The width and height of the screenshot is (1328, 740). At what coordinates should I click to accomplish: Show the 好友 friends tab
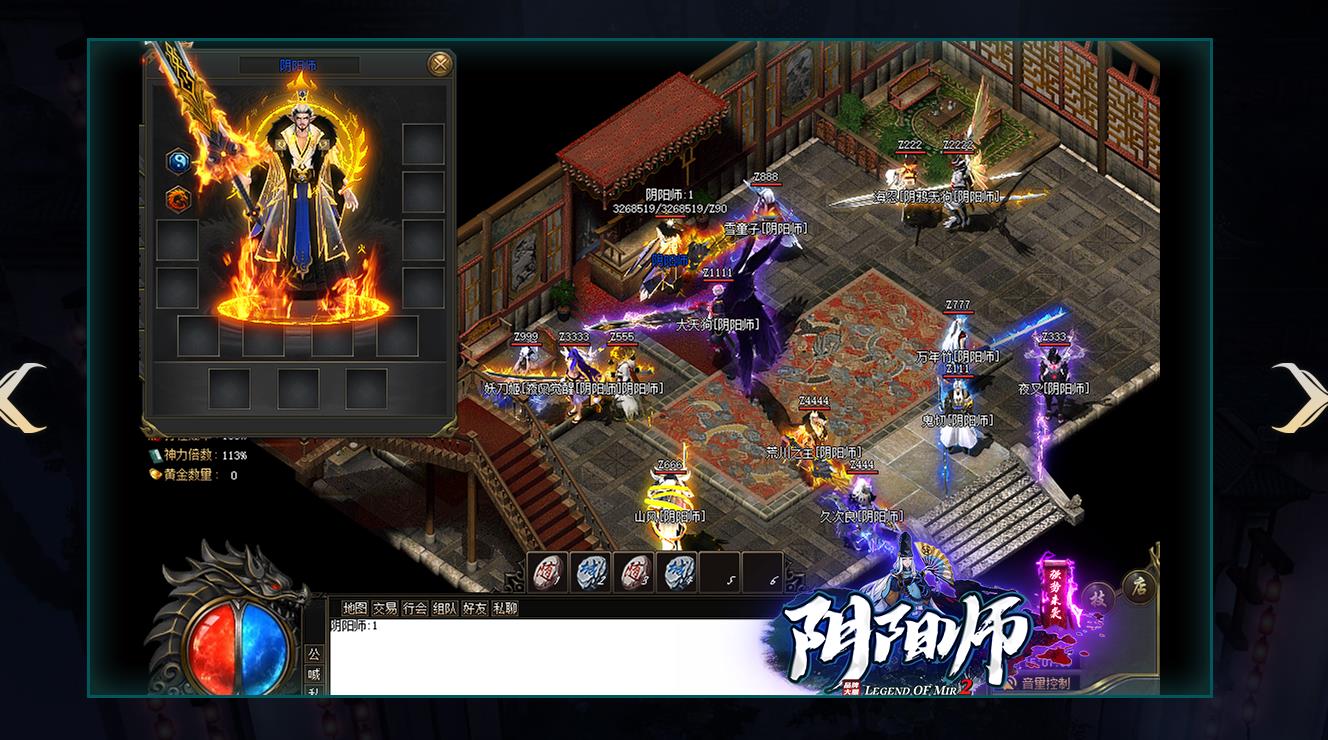[475, 608]
